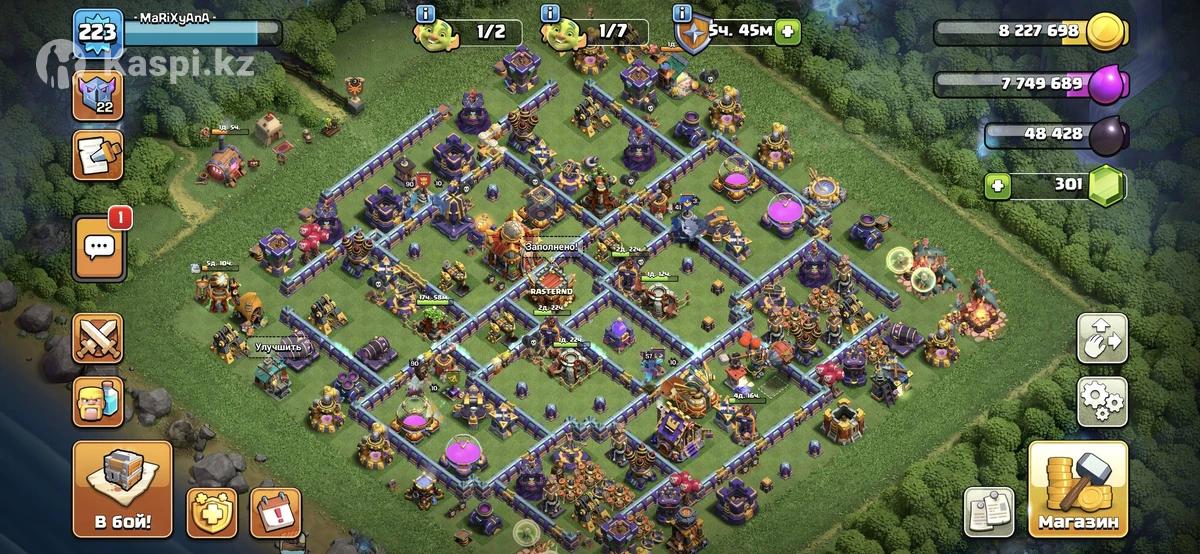Open the news scroll icon
The height and width of the screenshot is (554, 1200).
(98, 156)
